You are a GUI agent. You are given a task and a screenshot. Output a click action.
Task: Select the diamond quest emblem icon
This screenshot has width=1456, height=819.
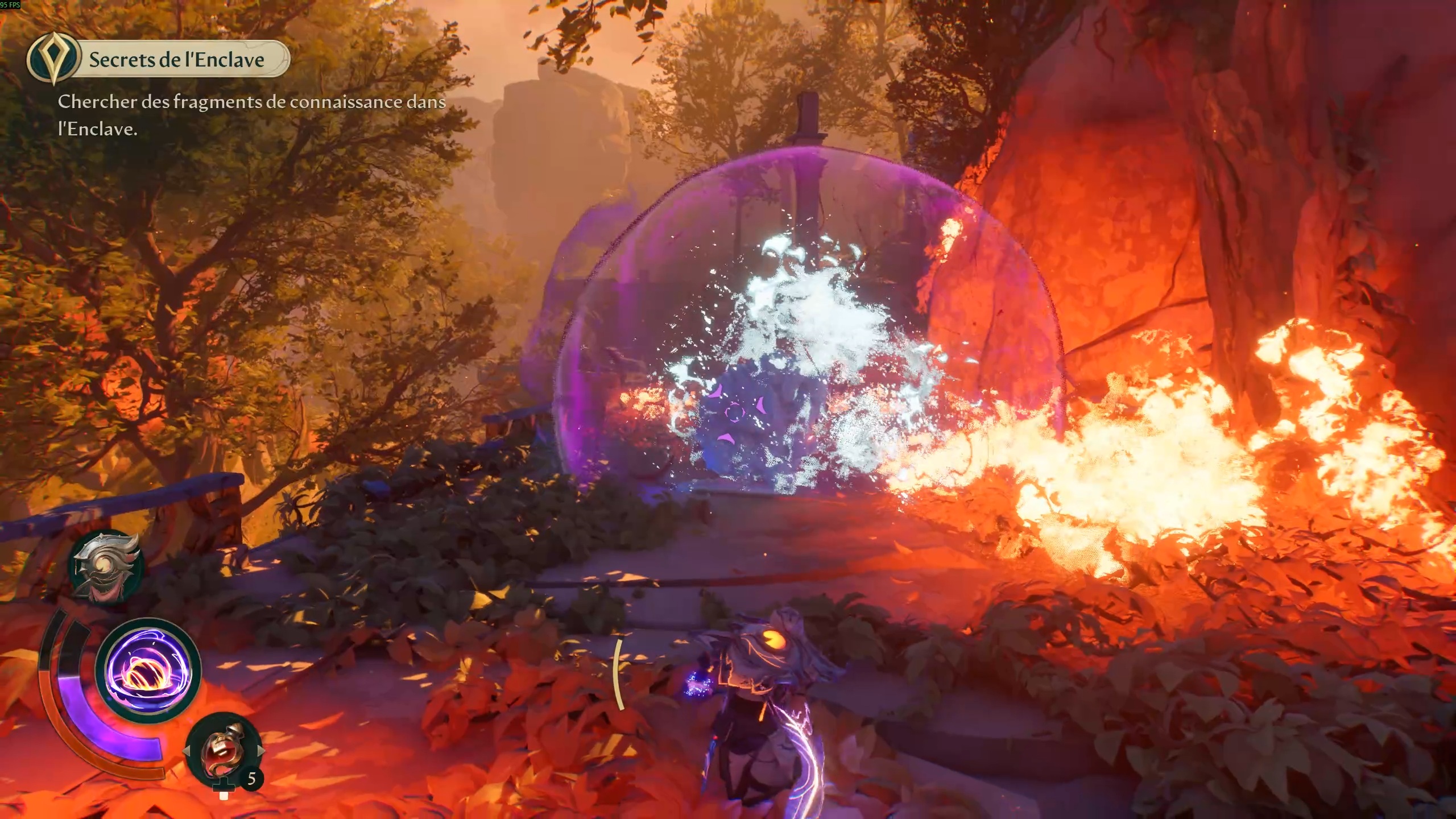[54, 58]
